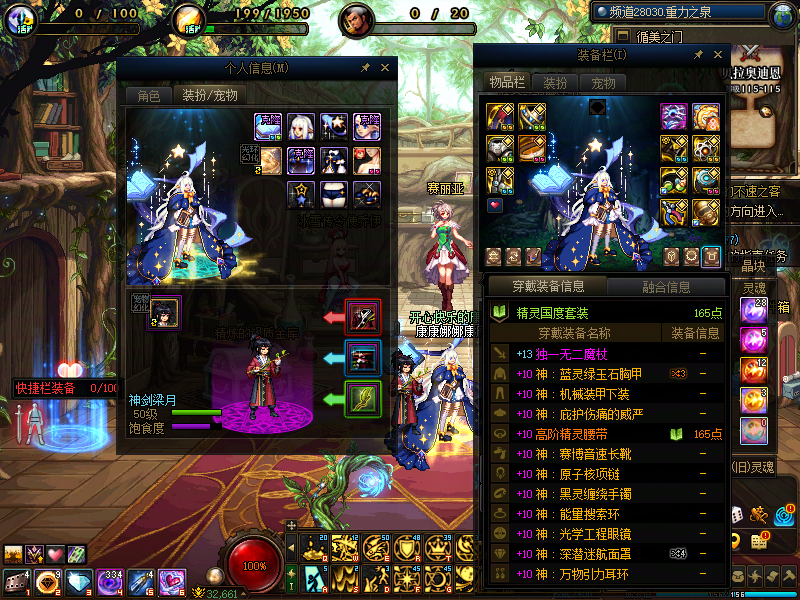
Task: Close the 个人信息 personal info window
Action: pos(384,68)
